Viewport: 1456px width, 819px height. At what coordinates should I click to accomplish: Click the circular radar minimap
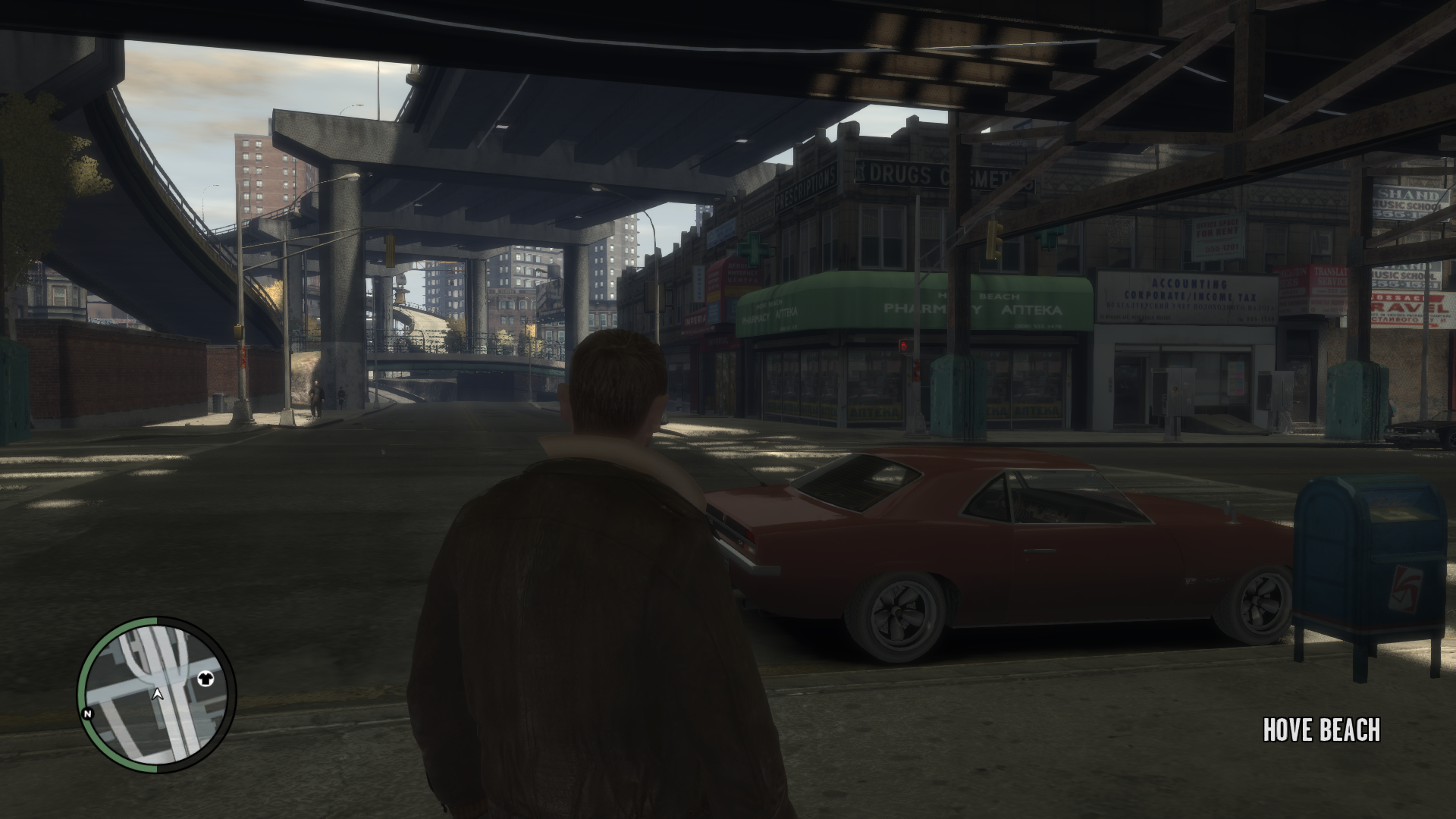point(157,695)
